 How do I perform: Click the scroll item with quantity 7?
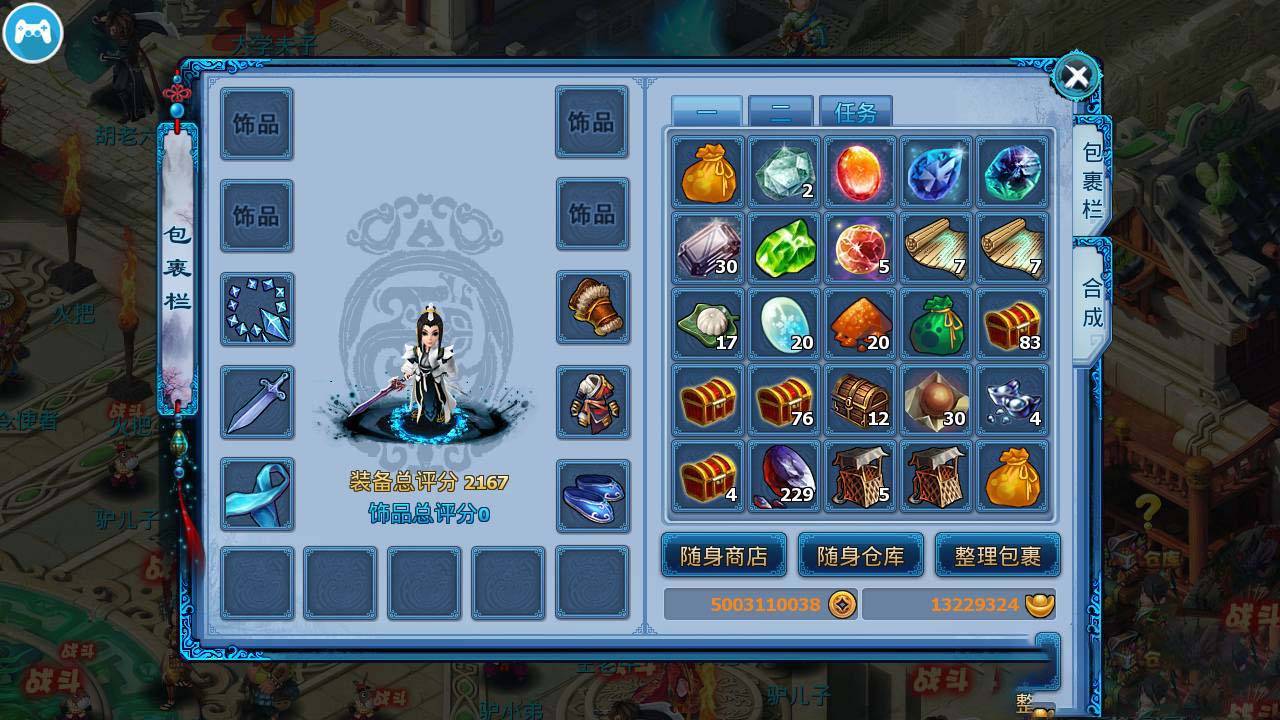936,248
